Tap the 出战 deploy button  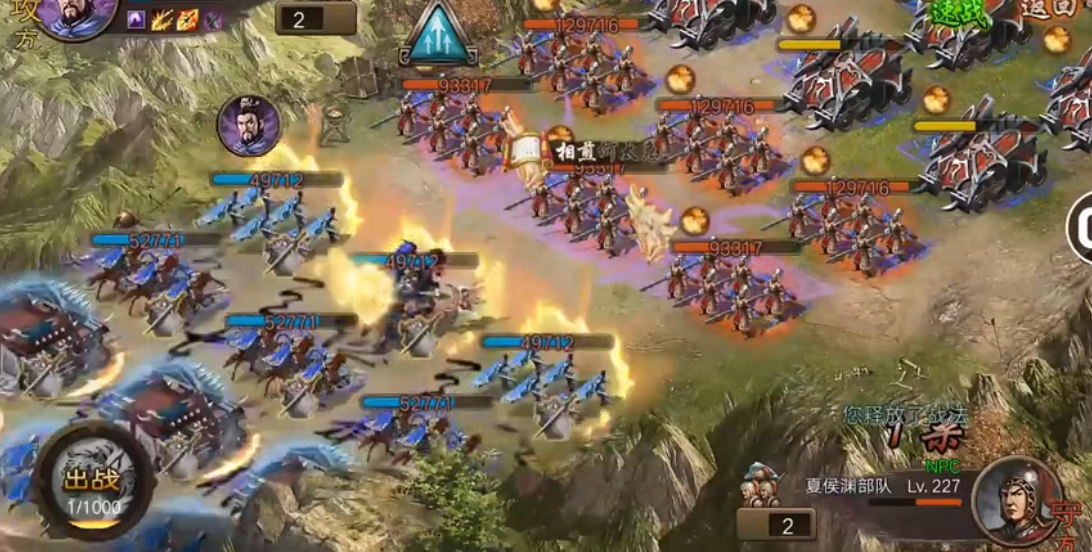pyautogui.click(x=92, y=483)
